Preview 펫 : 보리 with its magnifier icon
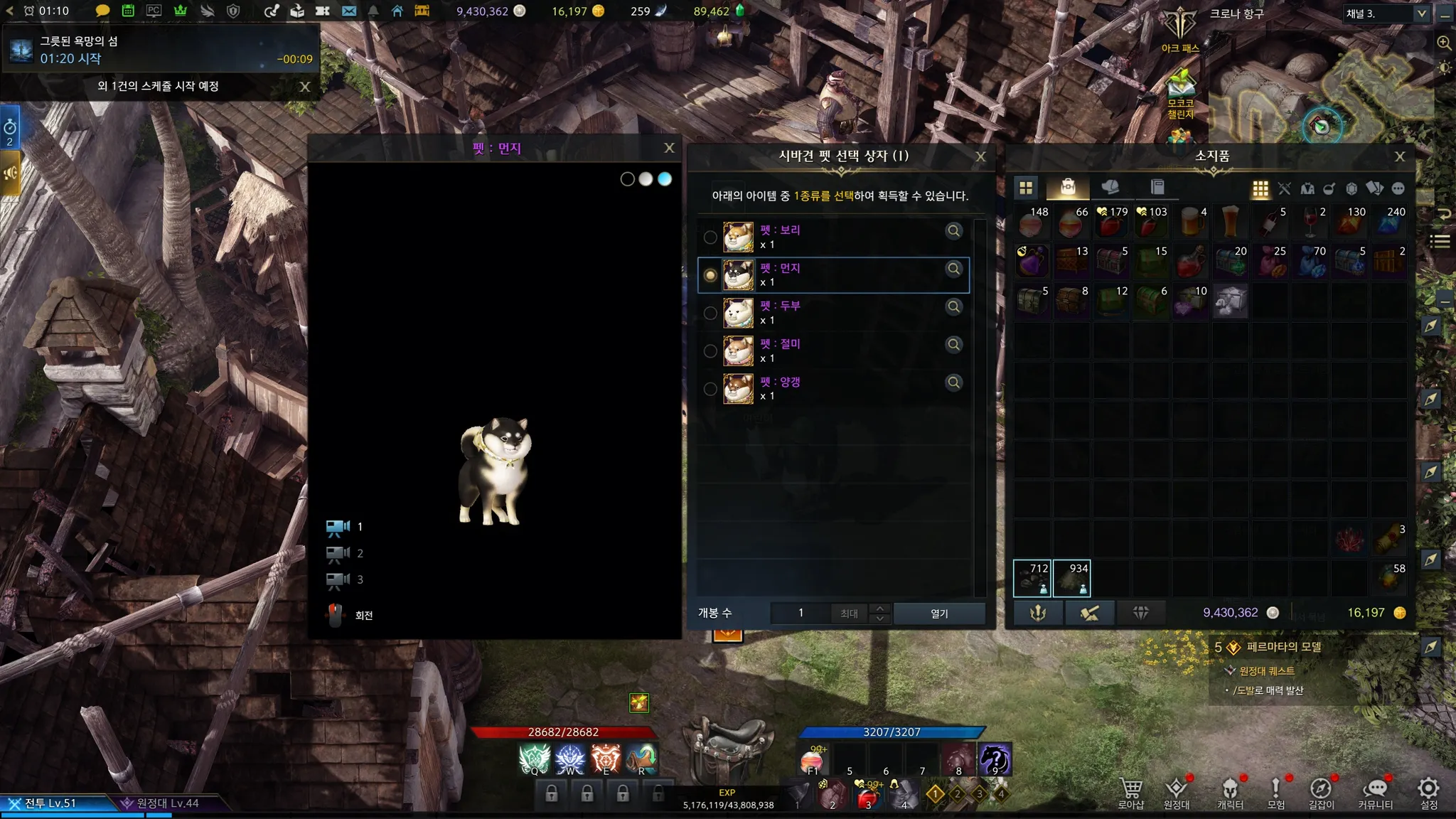Screen dimensions: 1456x819 (x=954, y=231)
